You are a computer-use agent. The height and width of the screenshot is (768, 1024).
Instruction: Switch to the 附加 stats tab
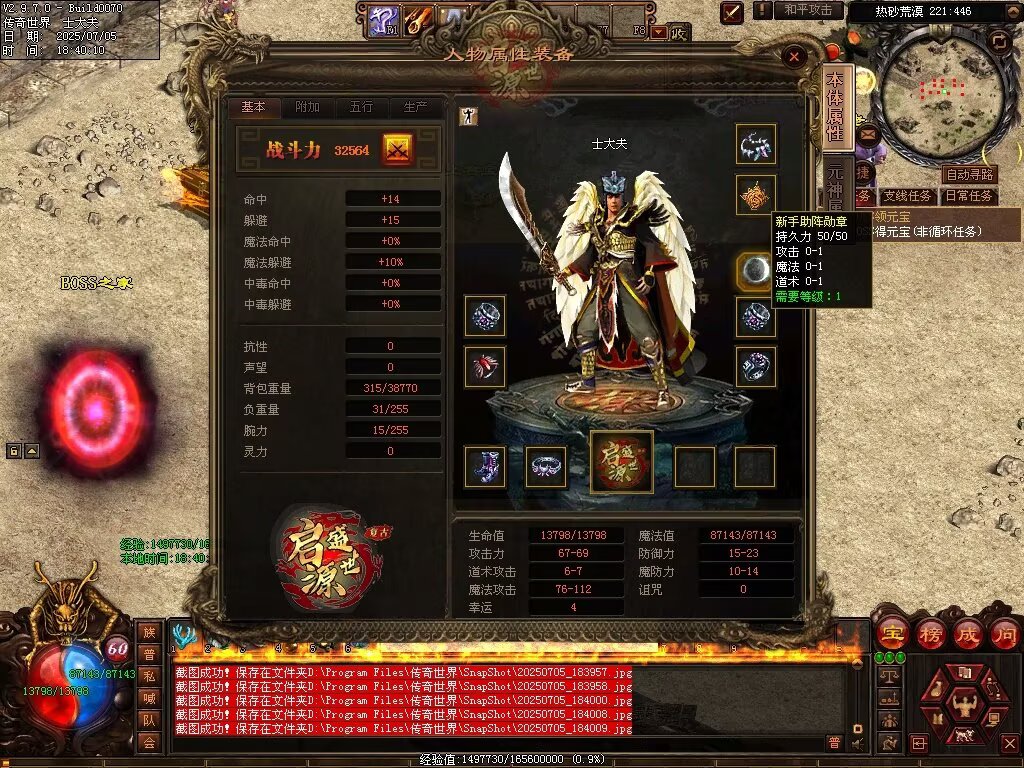[307, 107]
